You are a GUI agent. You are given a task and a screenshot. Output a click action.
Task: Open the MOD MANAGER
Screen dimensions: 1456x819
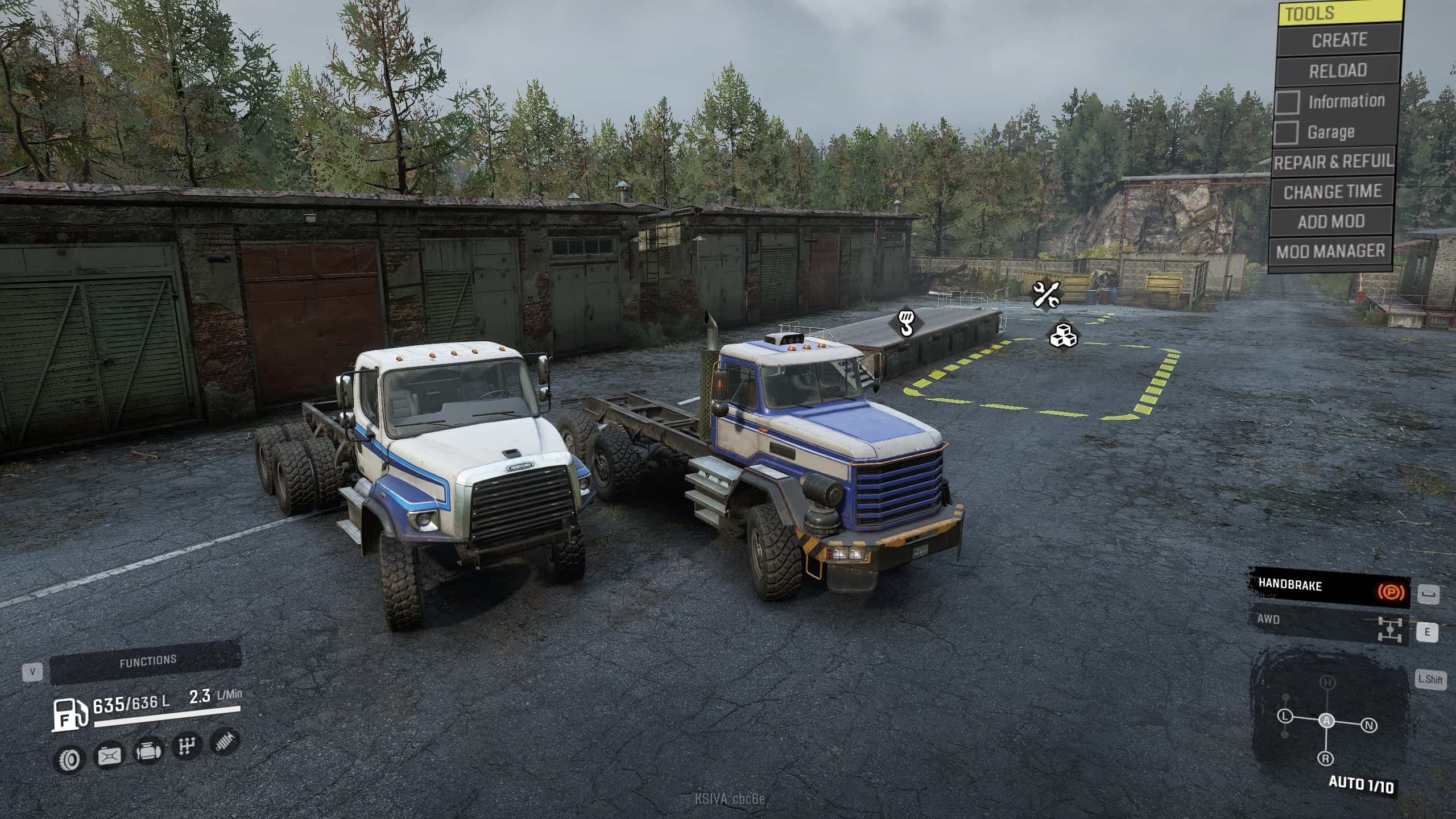pyautogui.click(x=1330, y=251)
